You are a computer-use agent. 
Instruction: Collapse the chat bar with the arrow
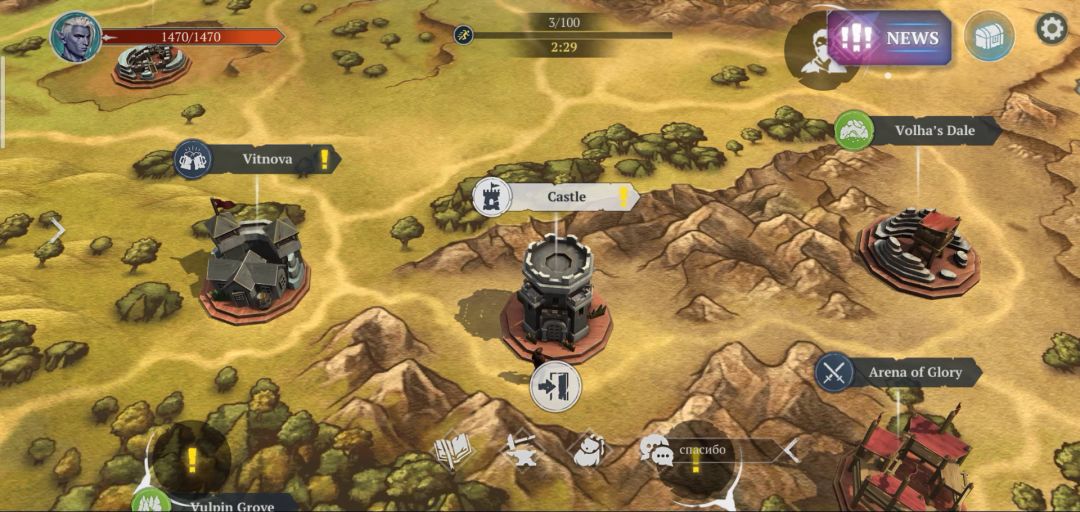[x=790, y=451]
